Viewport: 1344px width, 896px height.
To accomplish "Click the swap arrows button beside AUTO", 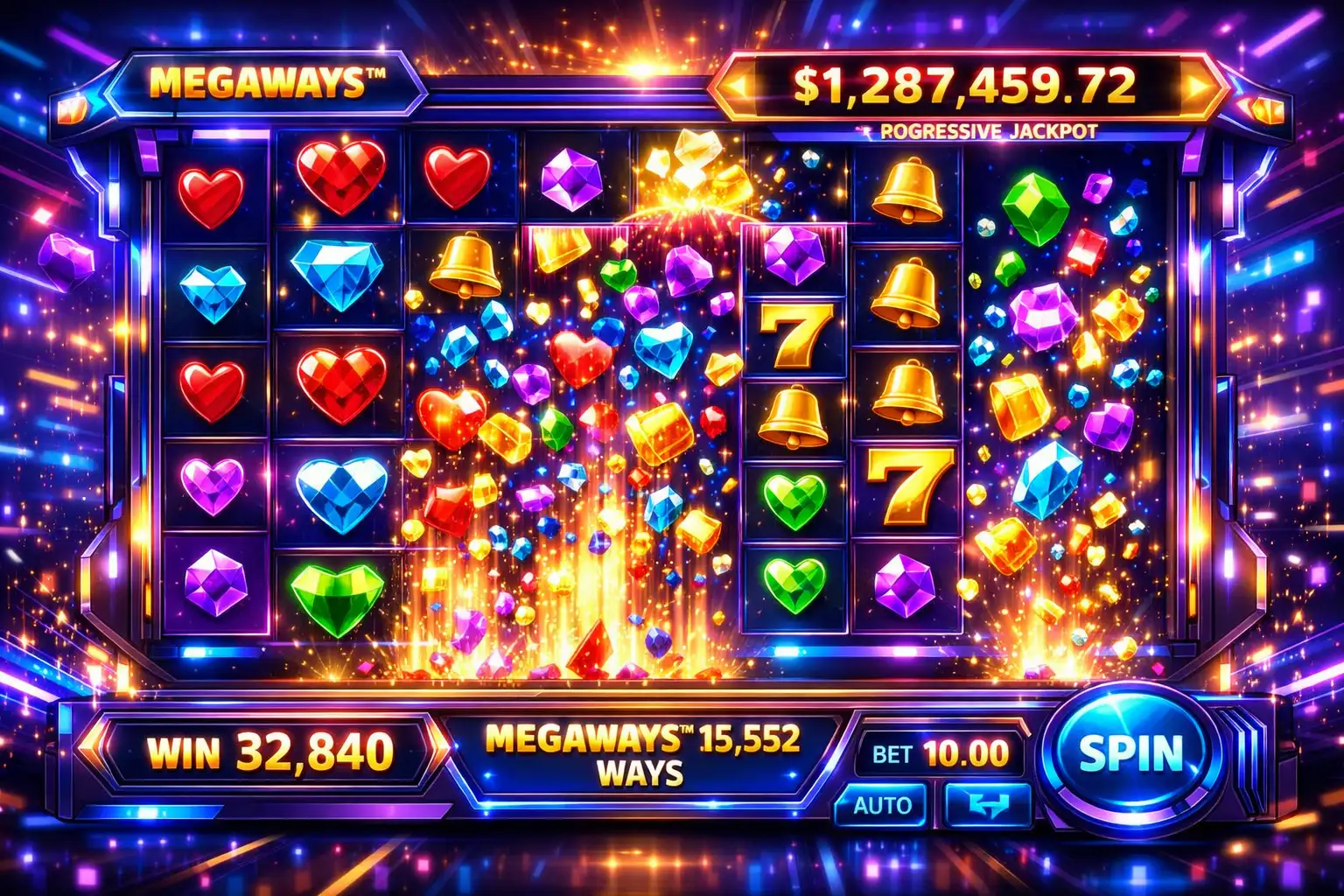I will (987, 805).
